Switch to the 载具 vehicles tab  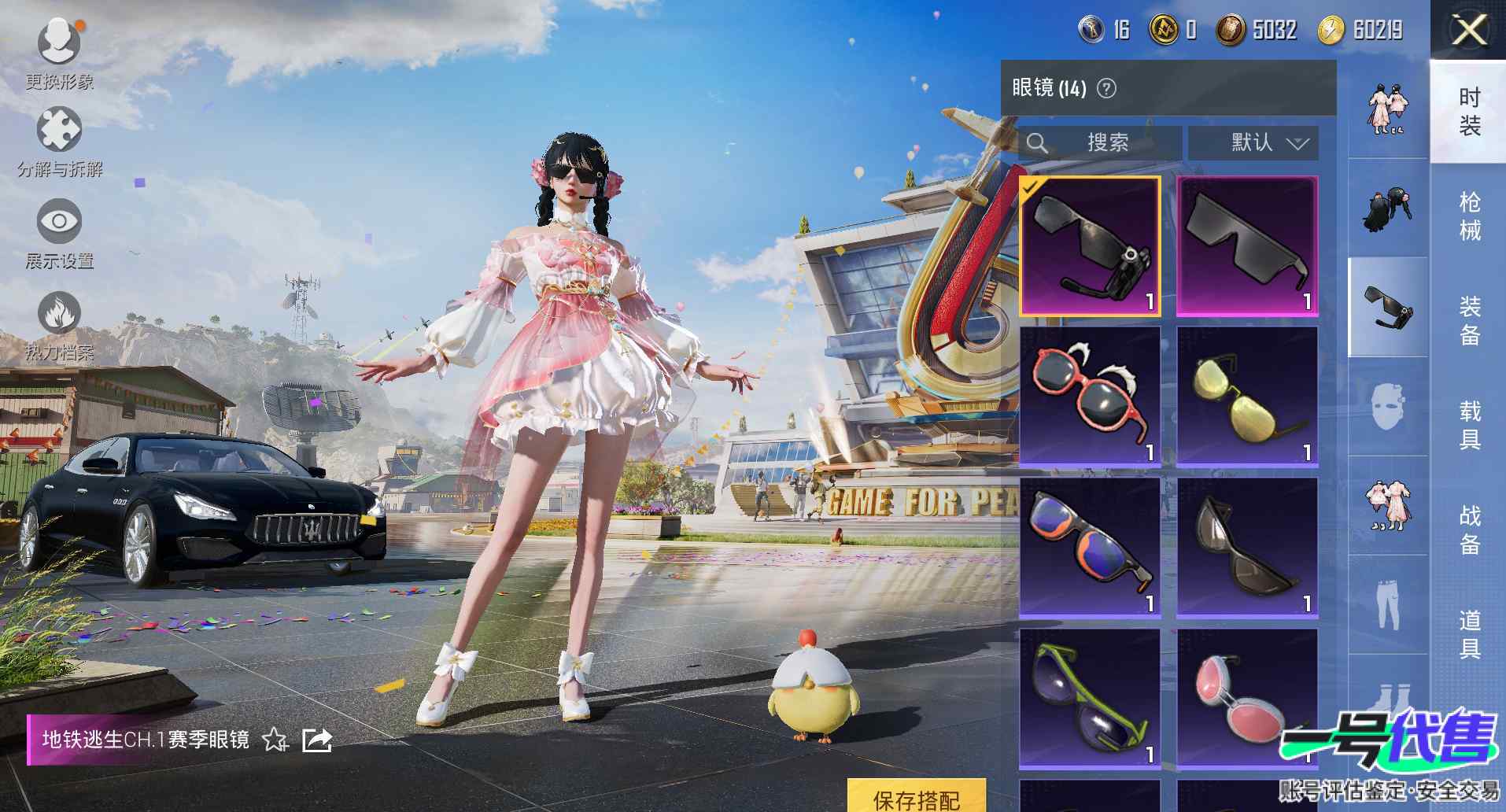(x=1469, y=425)
